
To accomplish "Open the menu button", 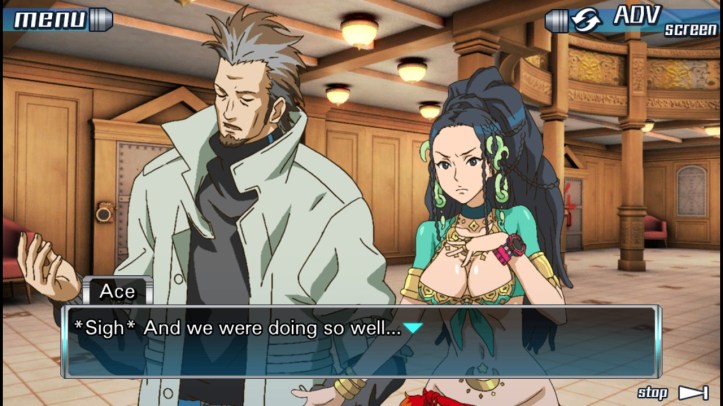I will pos(57,19).
